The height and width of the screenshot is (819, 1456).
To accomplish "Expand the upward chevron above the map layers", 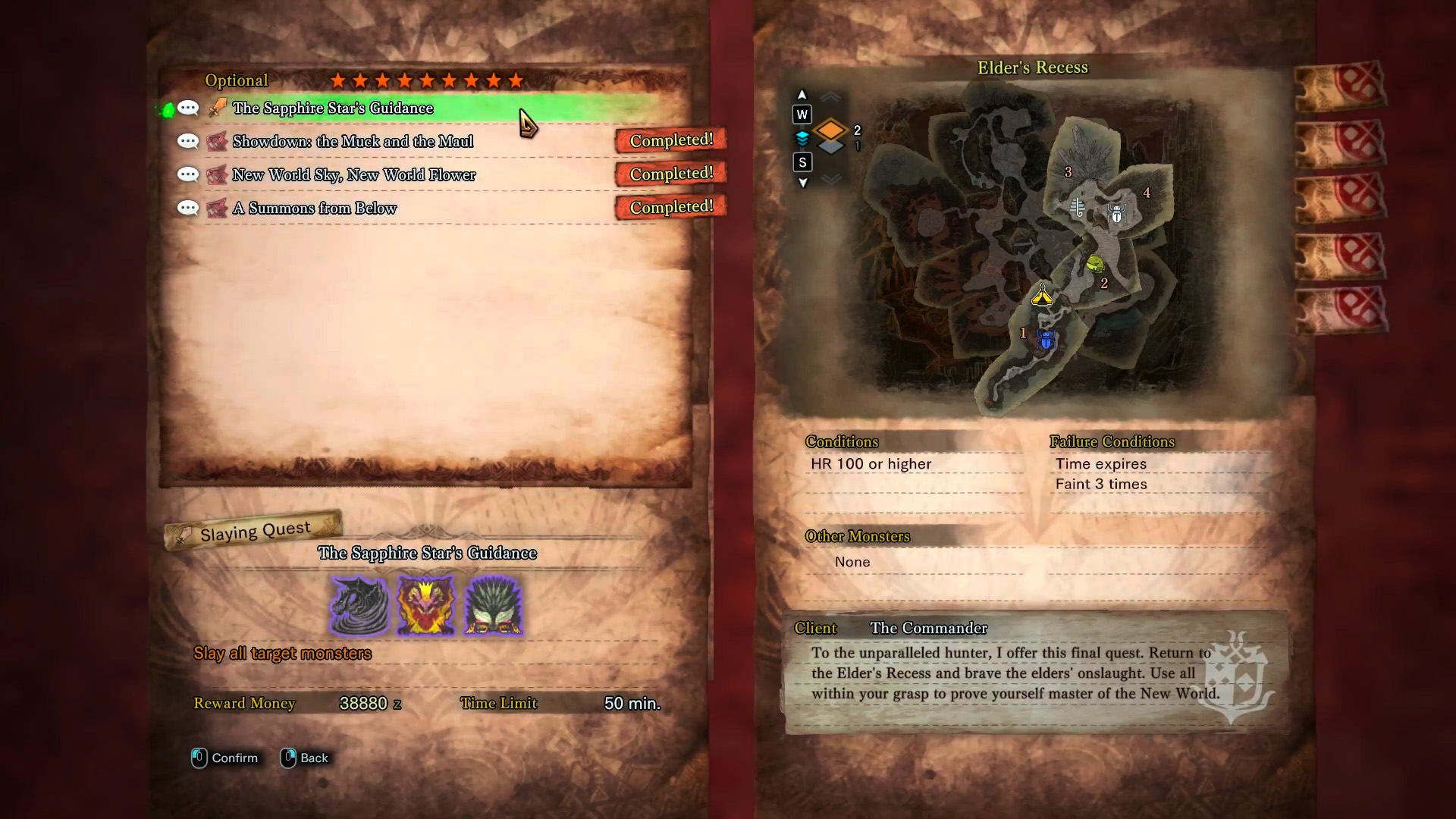I will [831, 96].
